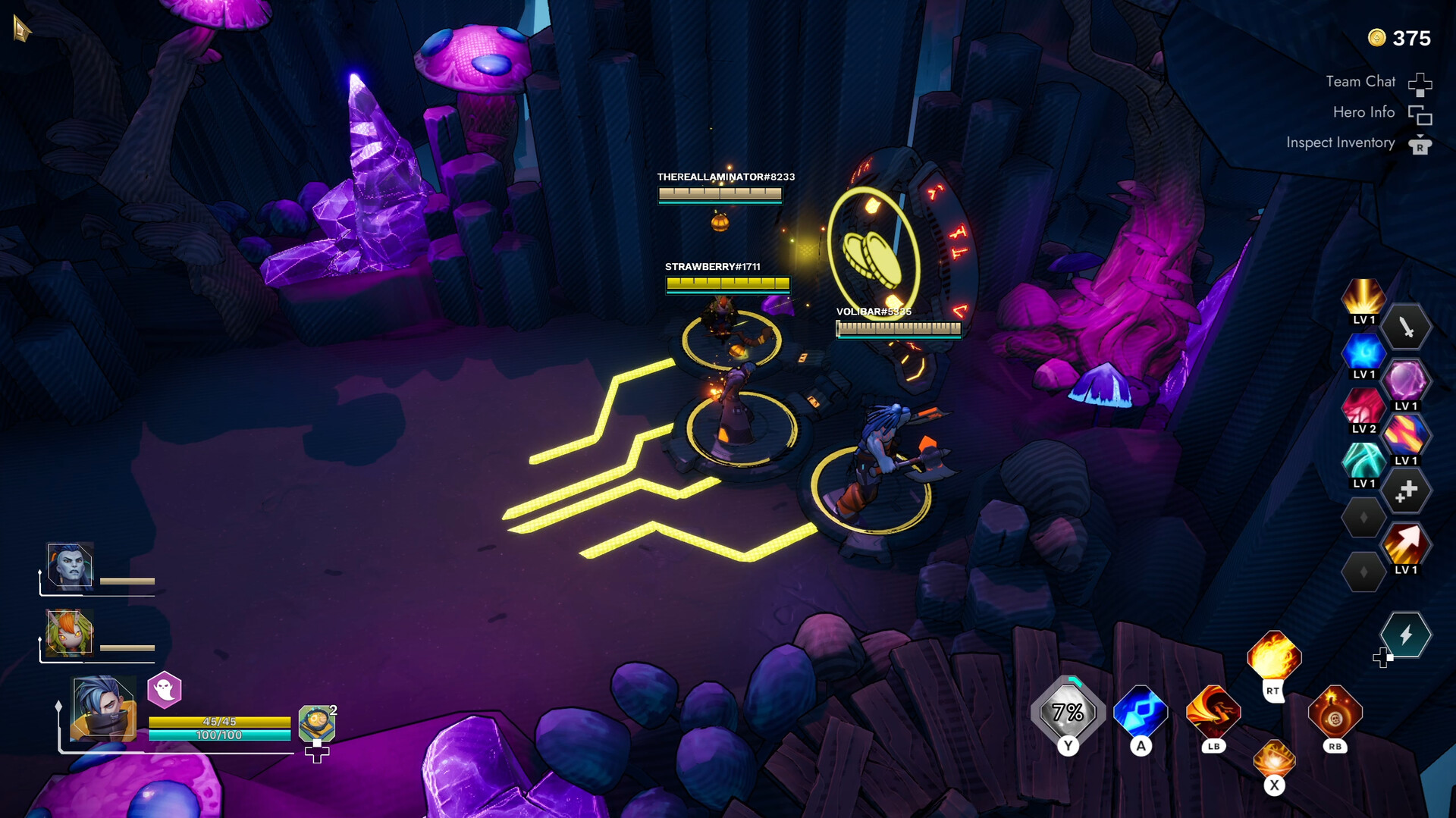Viewport: 1456px width, 818px height.
Task: Use the skull bomb ability
Action: (x=1335, y=713)
